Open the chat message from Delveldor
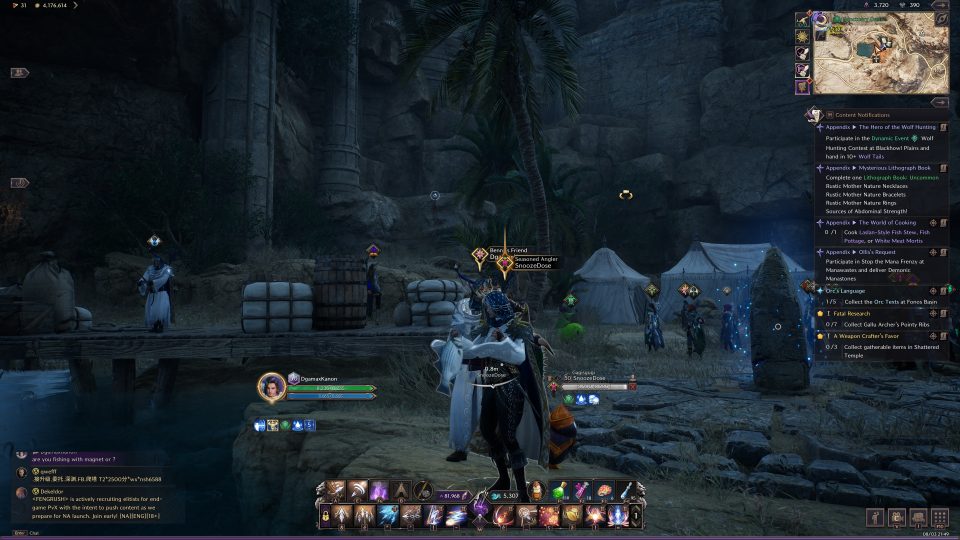The width and height of the screenshot is (960, 540). pyautogui.click(x=85, y=498)
